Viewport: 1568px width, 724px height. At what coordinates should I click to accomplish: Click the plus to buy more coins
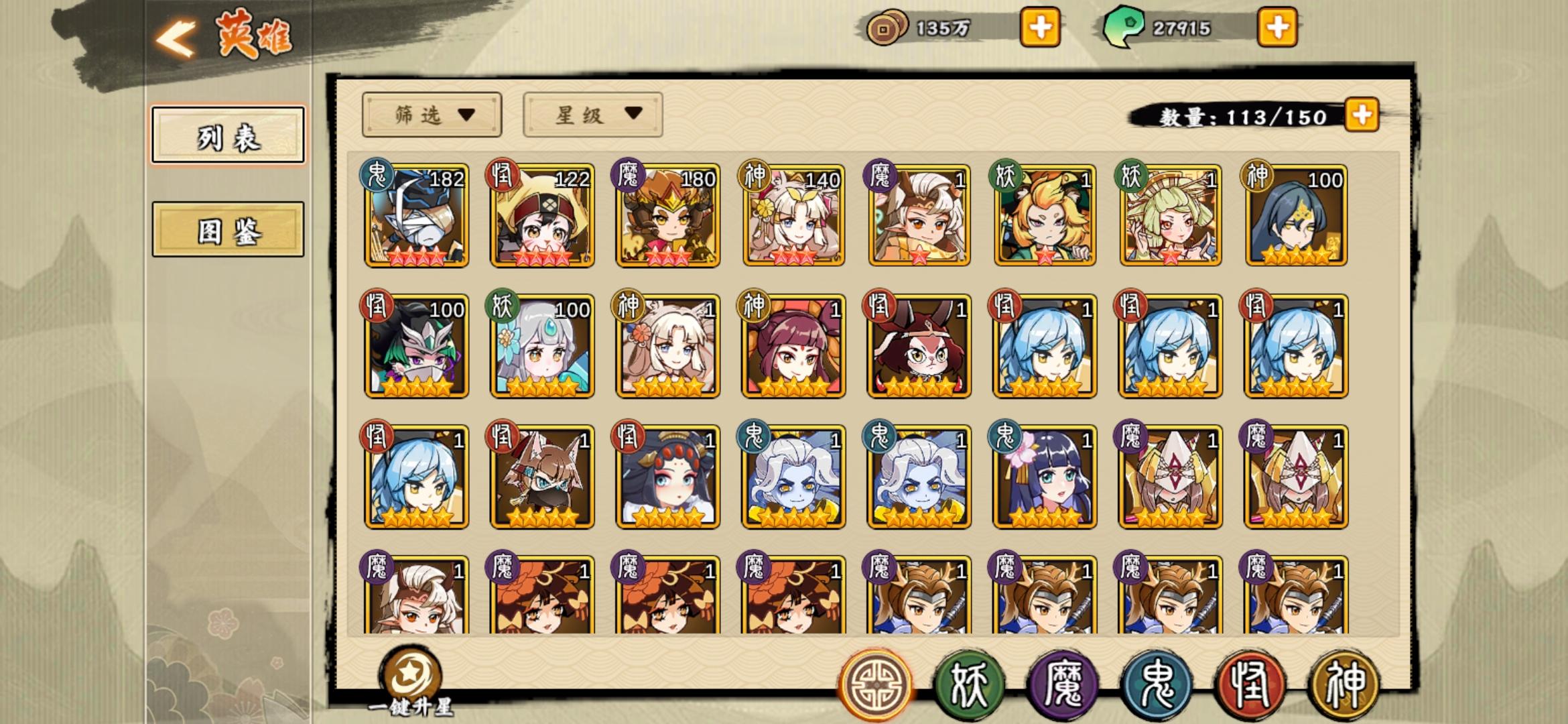tap(1039, 28)
